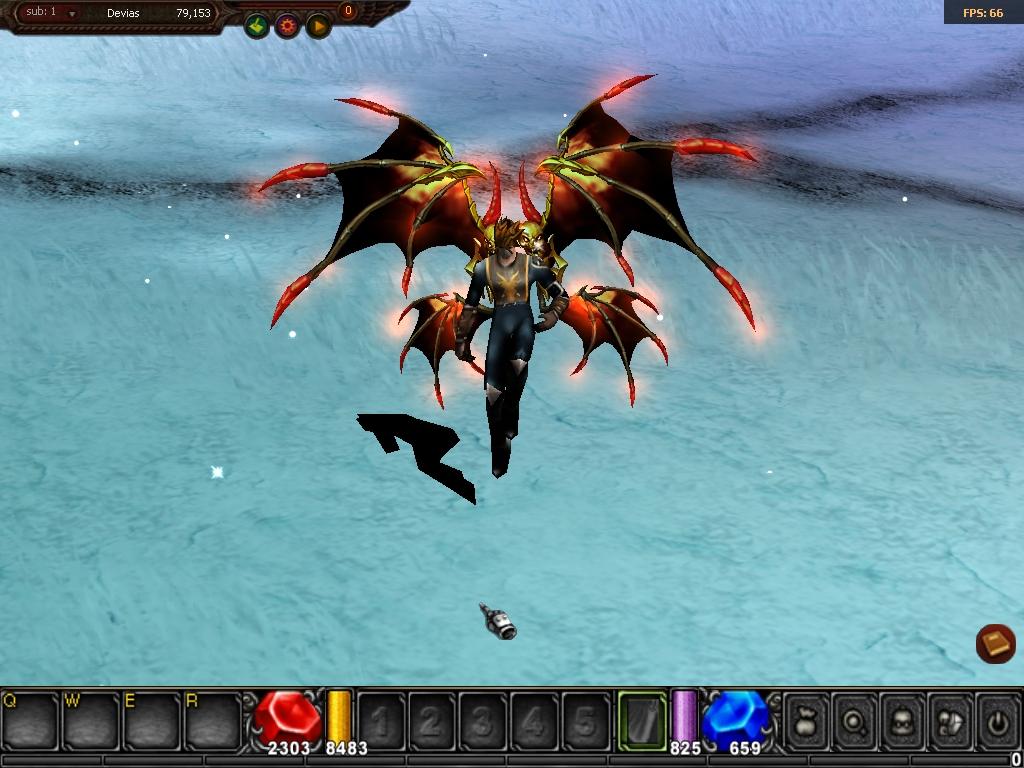The width and height of the screenshot is (1024, 768).
Task: Select skill slot number 5
Action: (x=585, y=719)
